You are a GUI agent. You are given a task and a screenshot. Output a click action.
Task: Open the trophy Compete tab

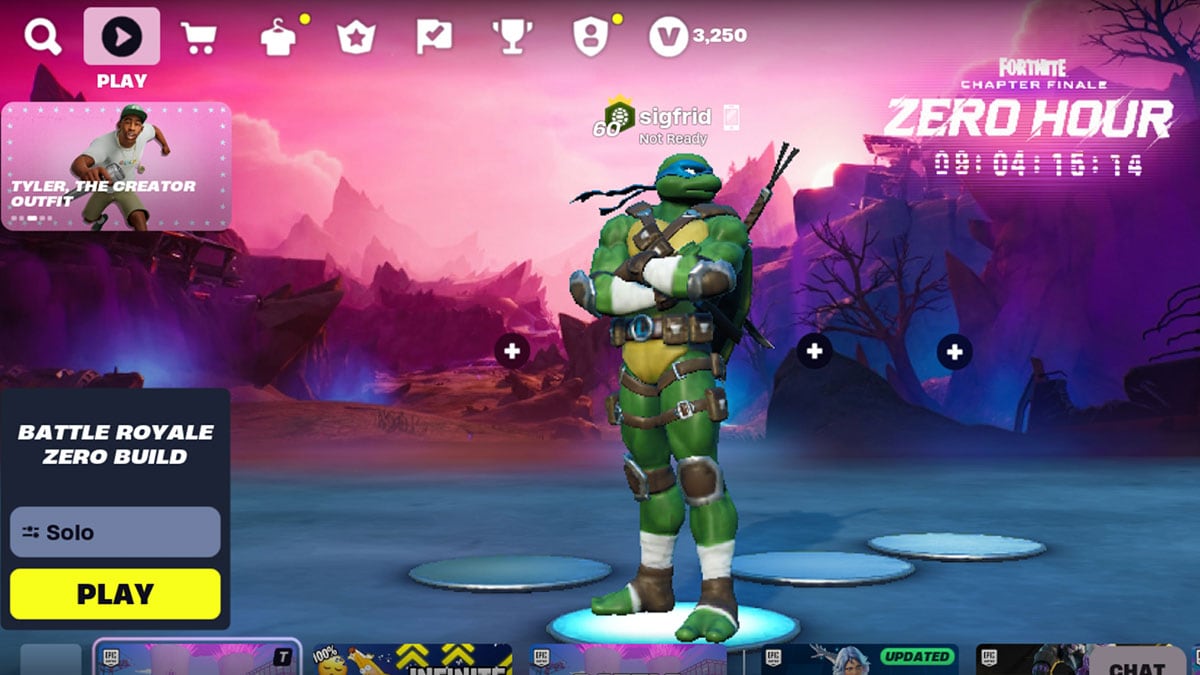512,38
